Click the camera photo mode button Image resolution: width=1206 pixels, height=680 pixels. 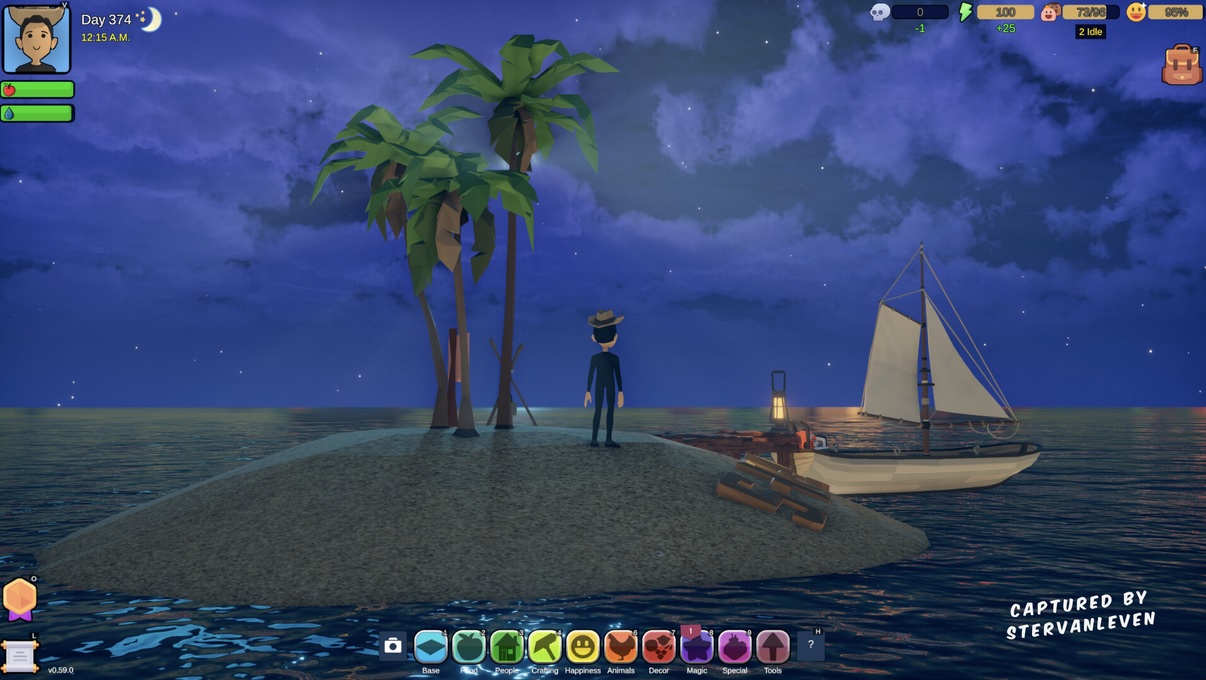point(393,646)
